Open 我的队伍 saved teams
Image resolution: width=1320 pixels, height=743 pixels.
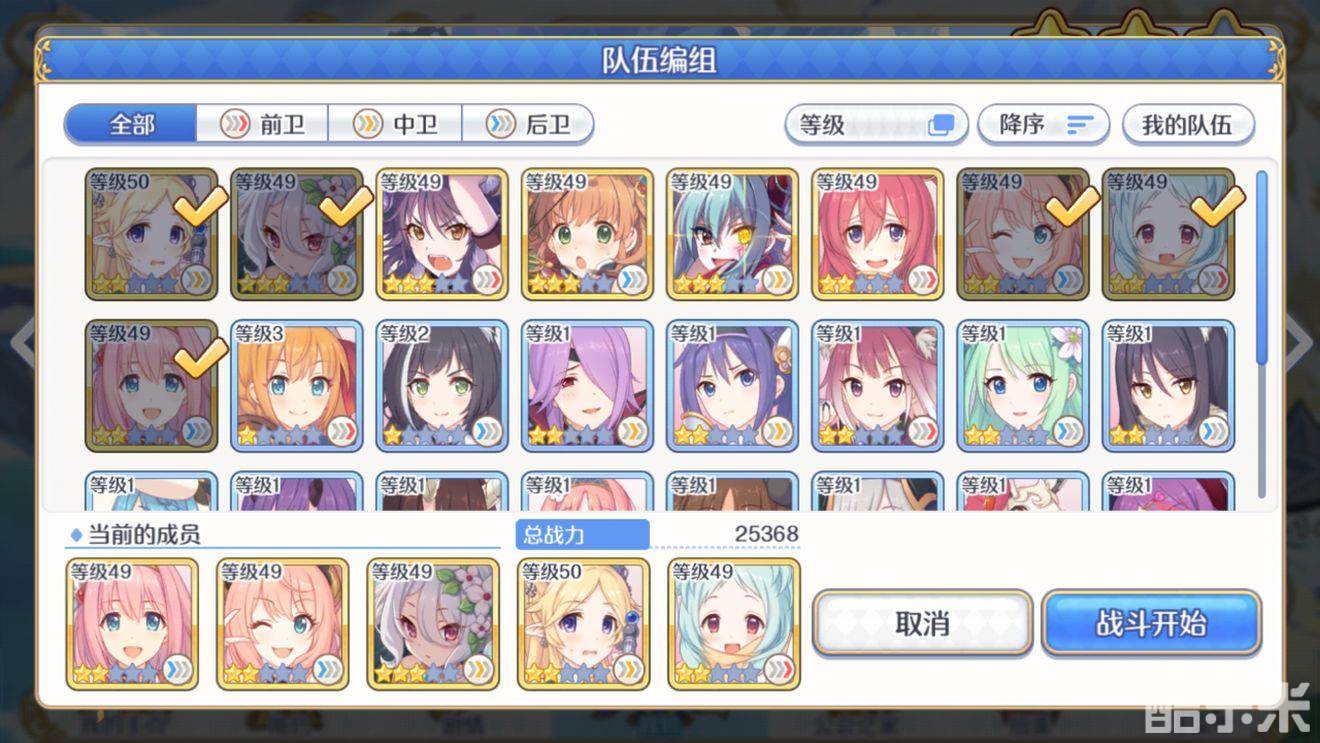(1187, 125)
